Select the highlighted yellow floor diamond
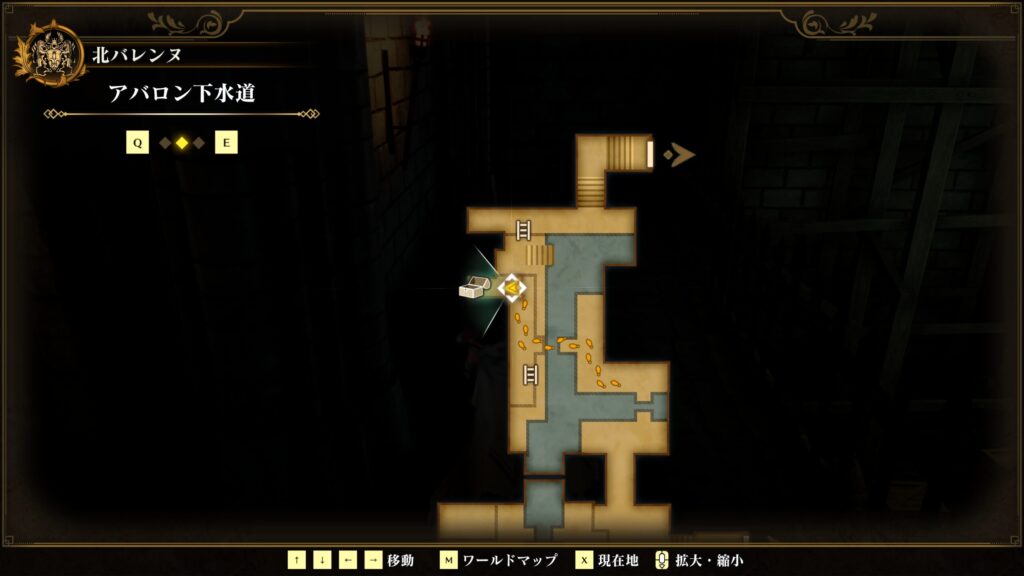Screen dimensions: 1024x576 click(x=182, y=143)
